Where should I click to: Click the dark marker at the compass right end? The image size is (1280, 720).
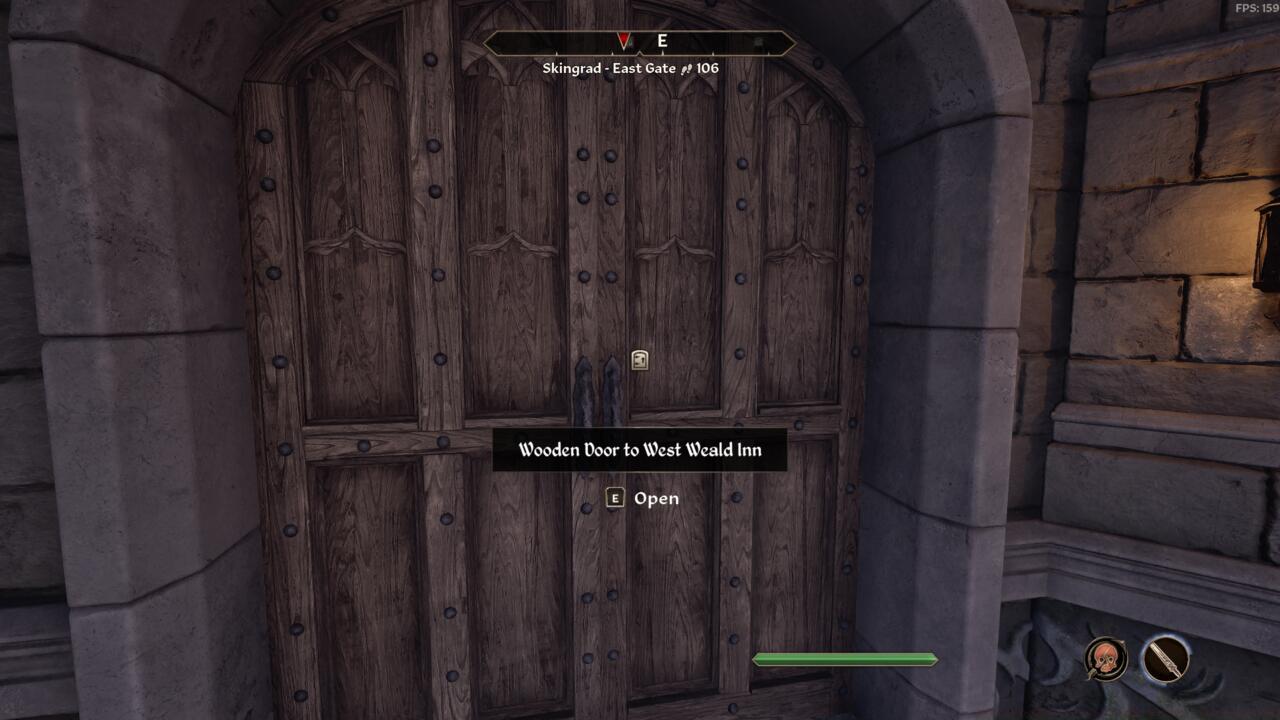759,40
